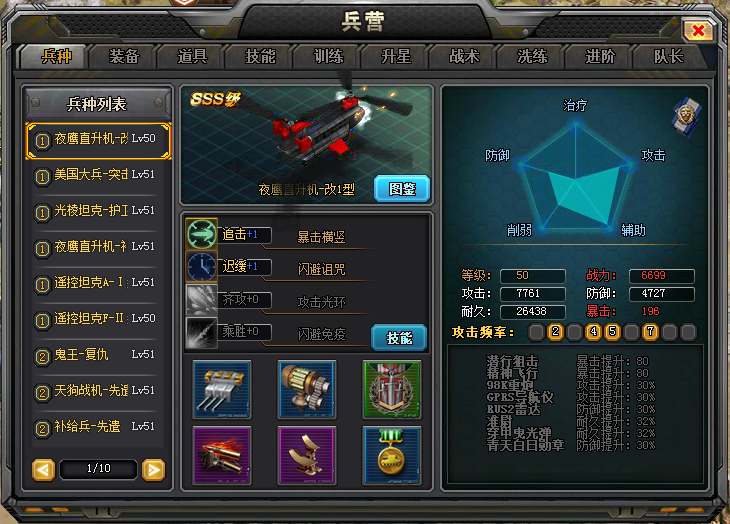The width and height of the screenshot is (730, 524).
Task: Close the 兵营 barracks window
Action: point(698,31)
